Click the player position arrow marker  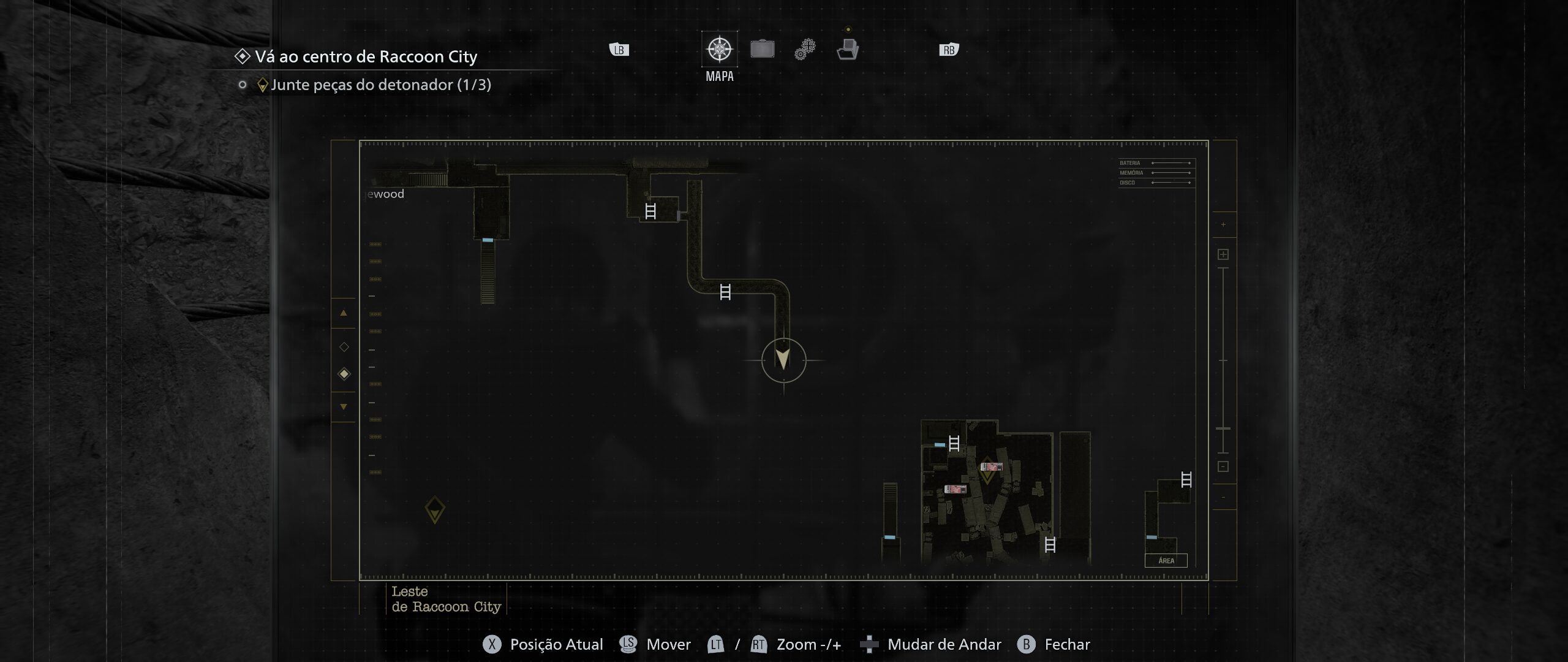(x=783, y=360)
